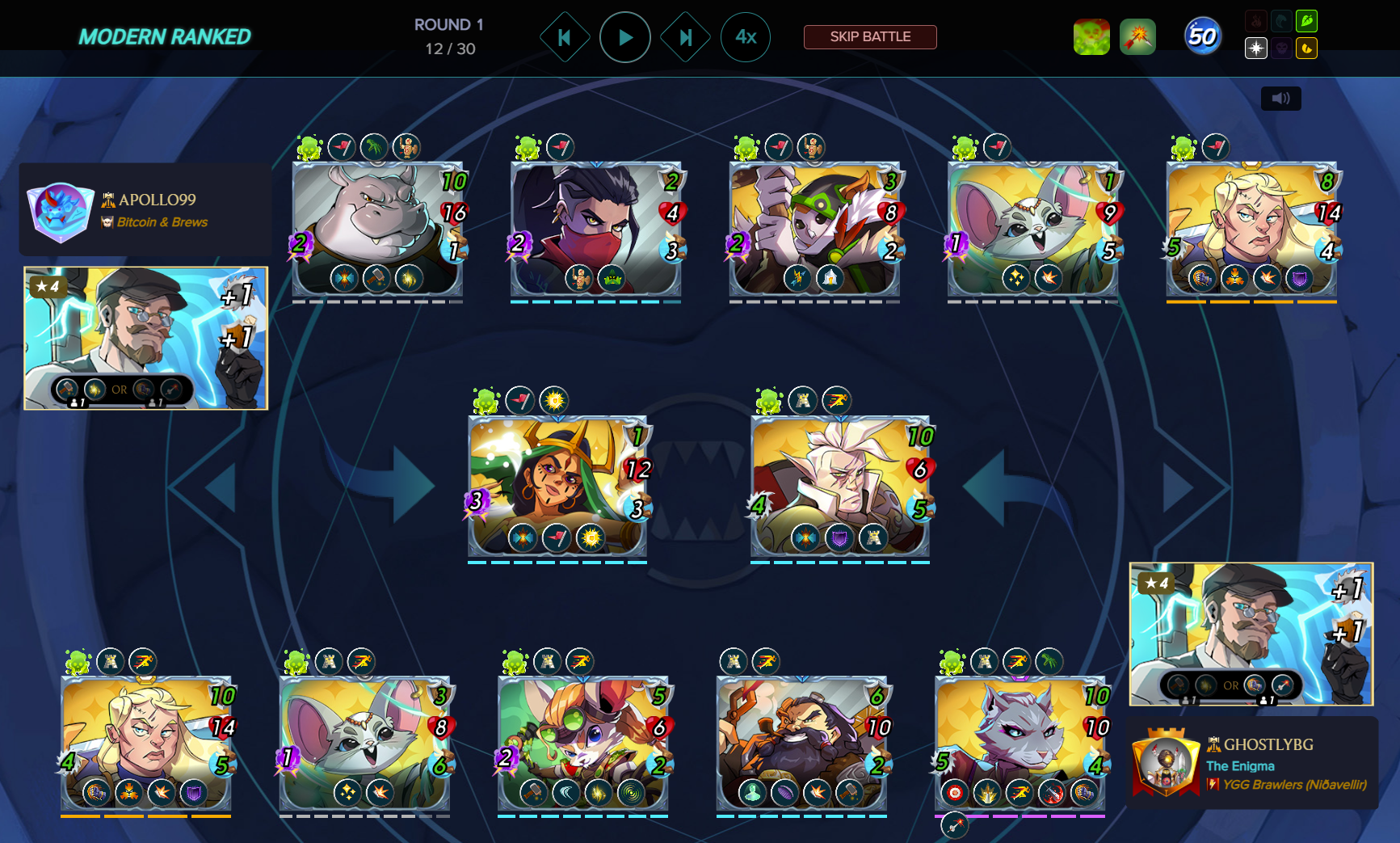Open APOLLO99's player profile
Image resolution: width=1400 pixels, height=843 pixels.
click(x=157, y=200)
